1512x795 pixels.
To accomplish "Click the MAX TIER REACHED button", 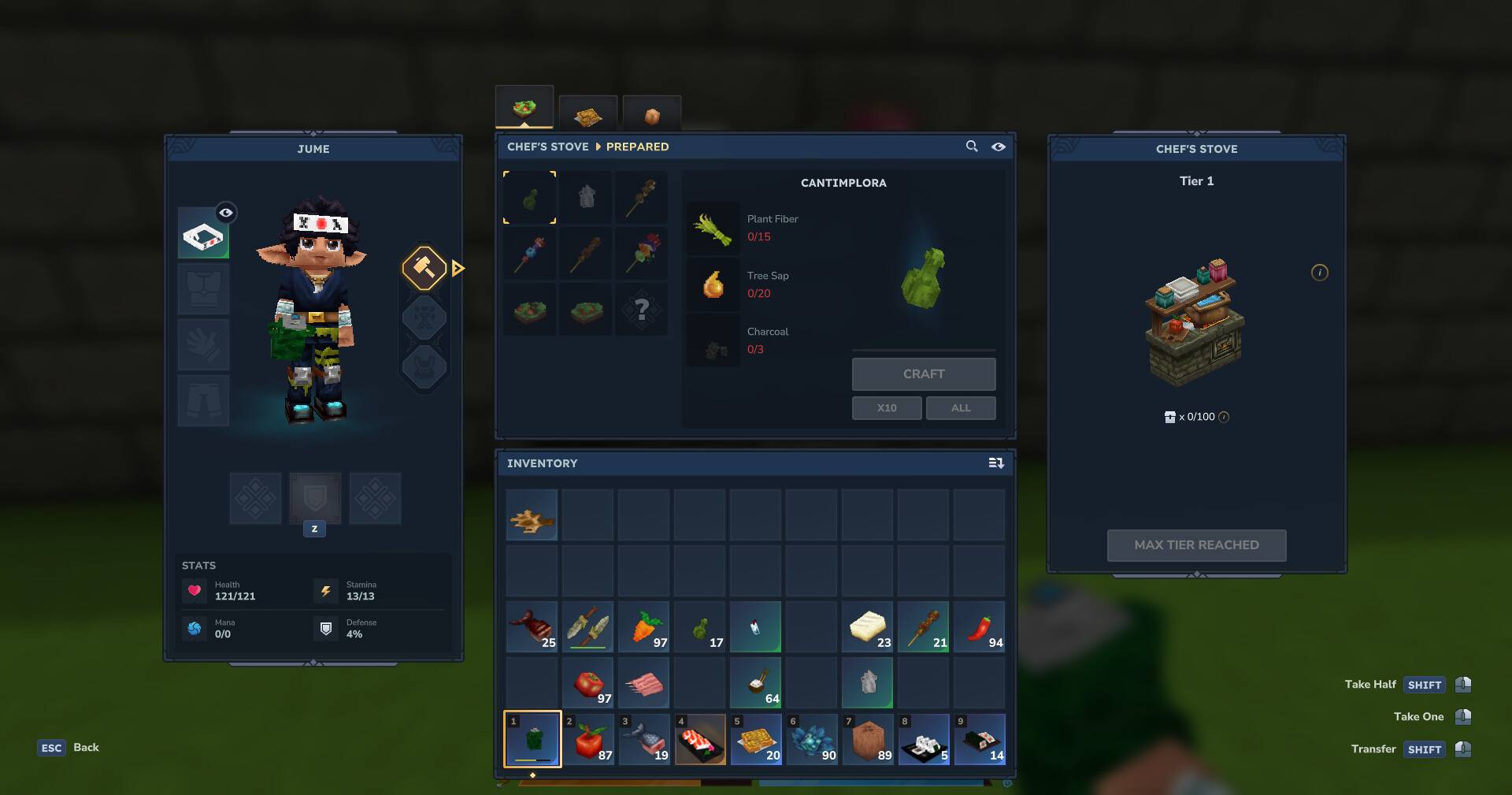I will [x=1196, y=545].
